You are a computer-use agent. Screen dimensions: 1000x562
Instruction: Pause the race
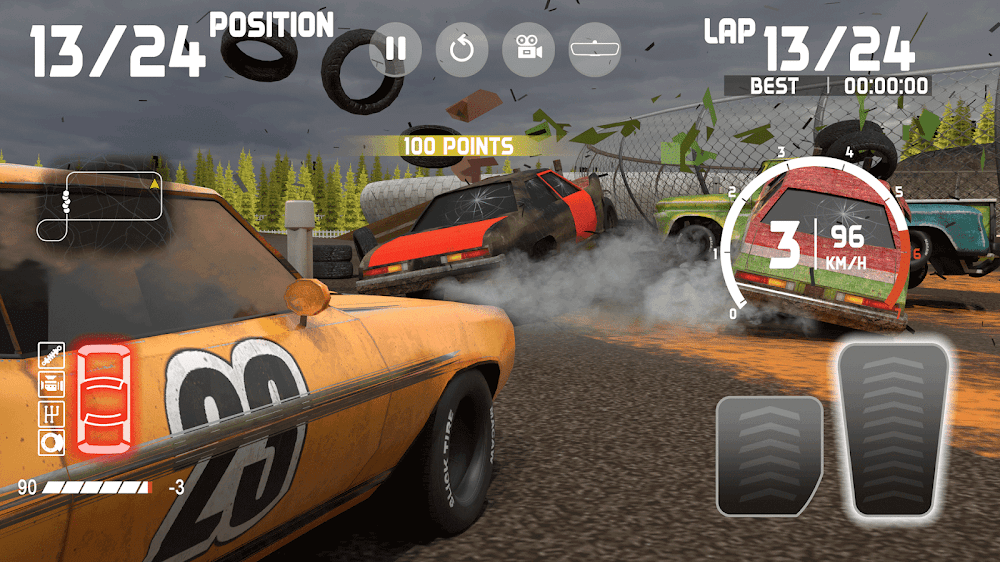click(396, 50)
